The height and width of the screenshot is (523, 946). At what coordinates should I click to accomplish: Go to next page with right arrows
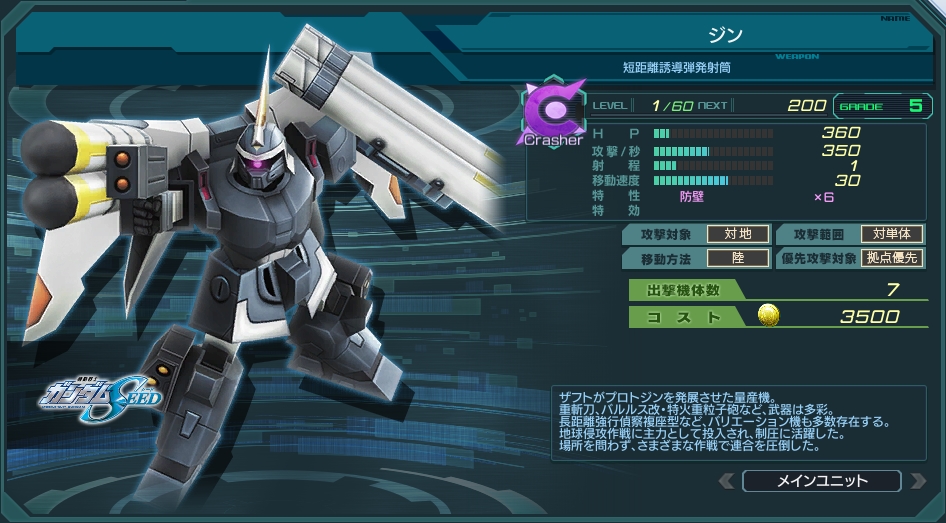(x=917, y=482)
